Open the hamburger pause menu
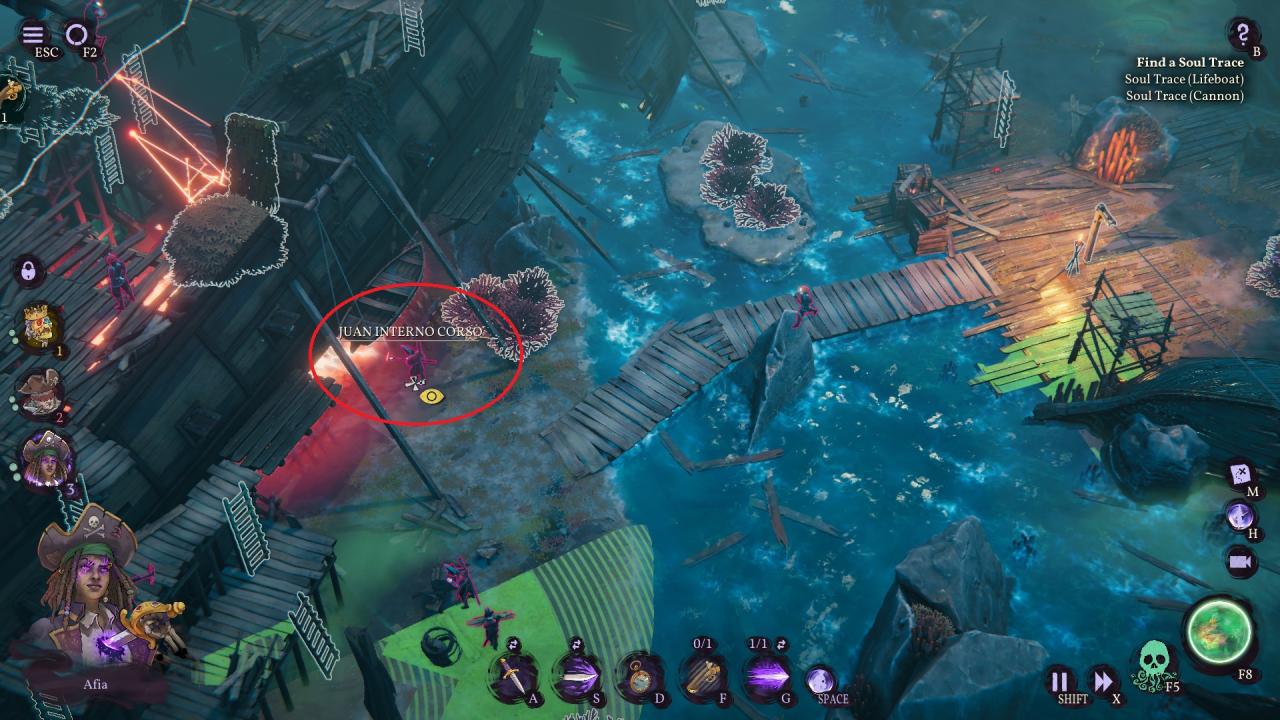The image size is (1280, 720). (33, 36)
